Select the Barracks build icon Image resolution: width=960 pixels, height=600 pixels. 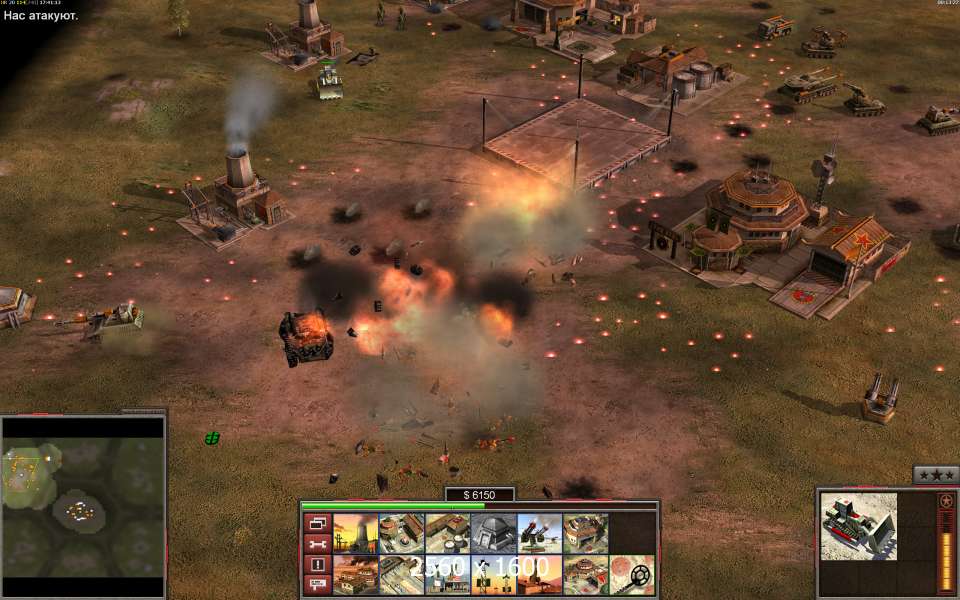click(401, 533)
